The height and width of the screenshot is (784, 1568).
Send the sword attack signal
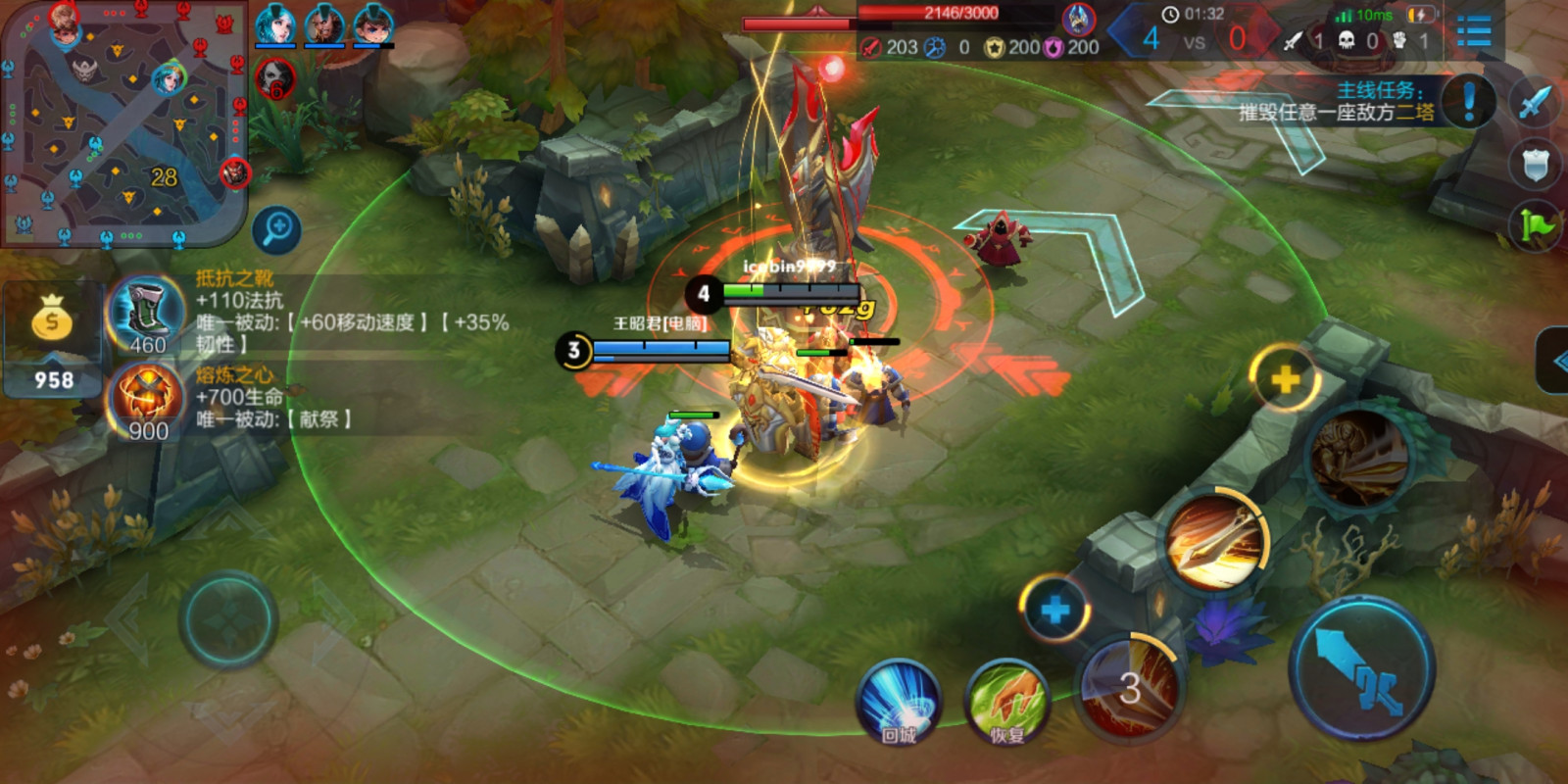pyautogui.click(x=1536, y=100)
